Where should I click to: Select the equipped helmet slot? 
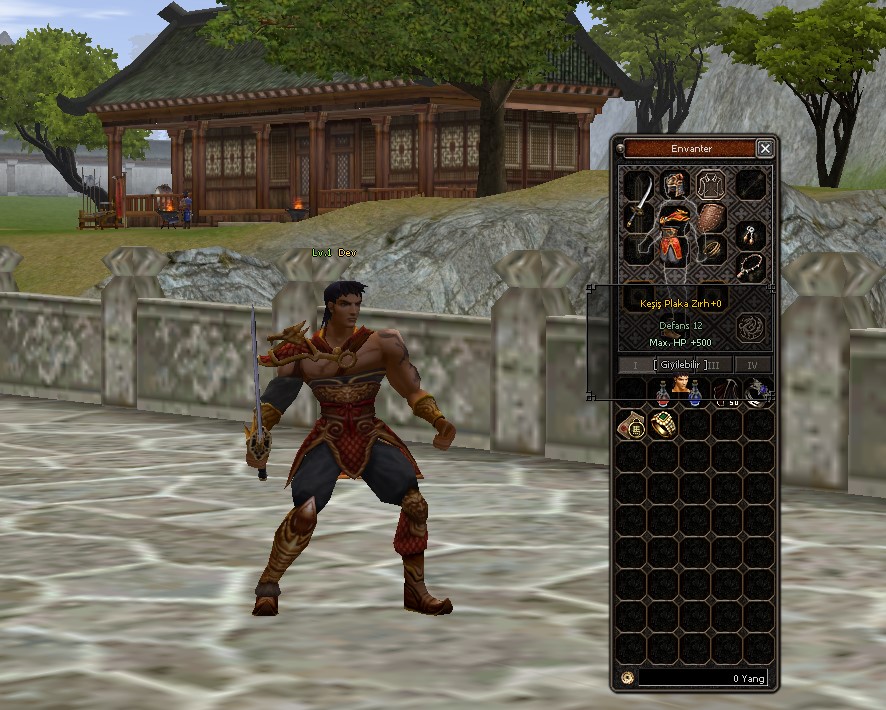[x=675, y=183]
